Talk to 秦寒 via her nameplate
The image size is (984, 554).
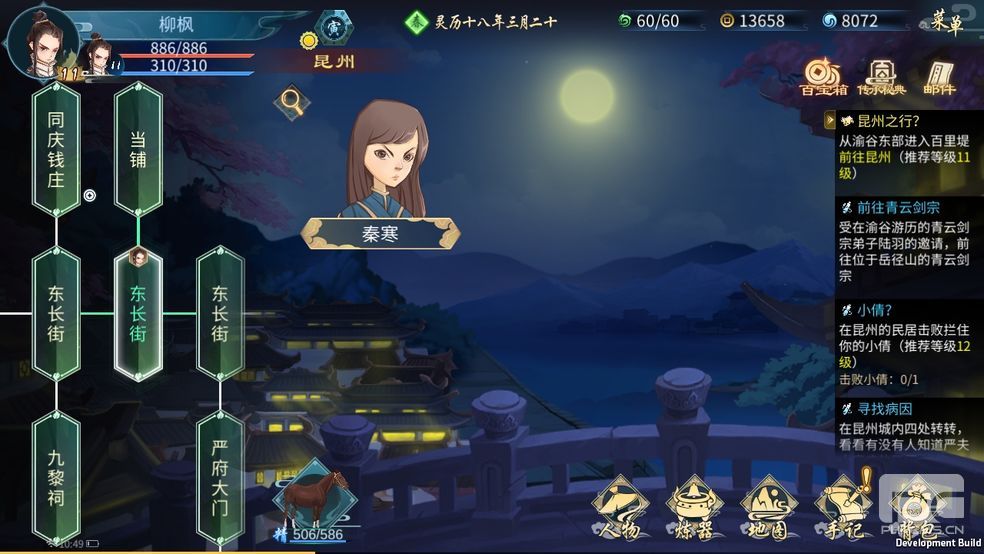click(x=380, y=234)
